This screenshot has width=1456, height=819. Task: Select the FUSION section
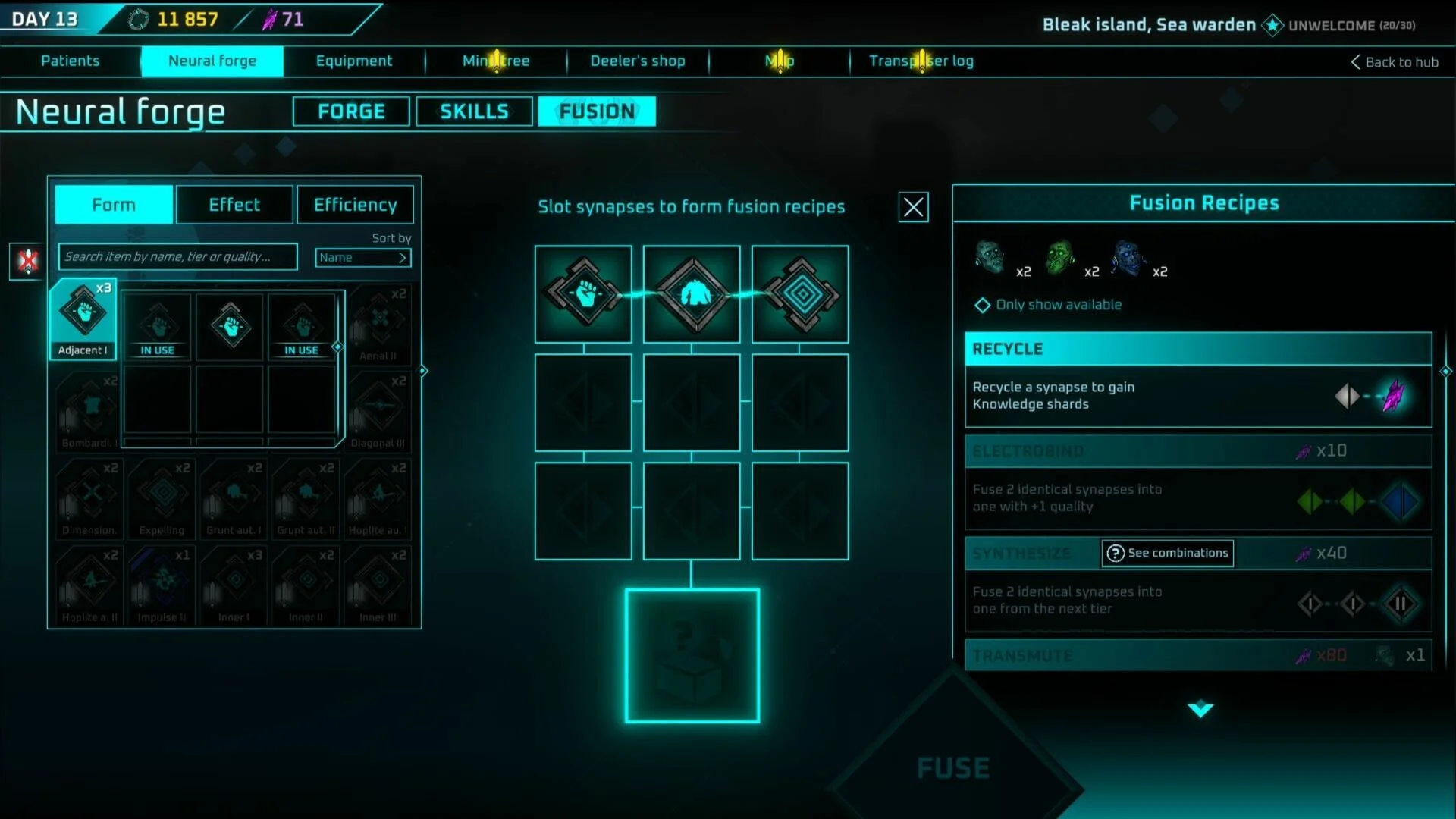pyautogui.click(x=597, y=111)
